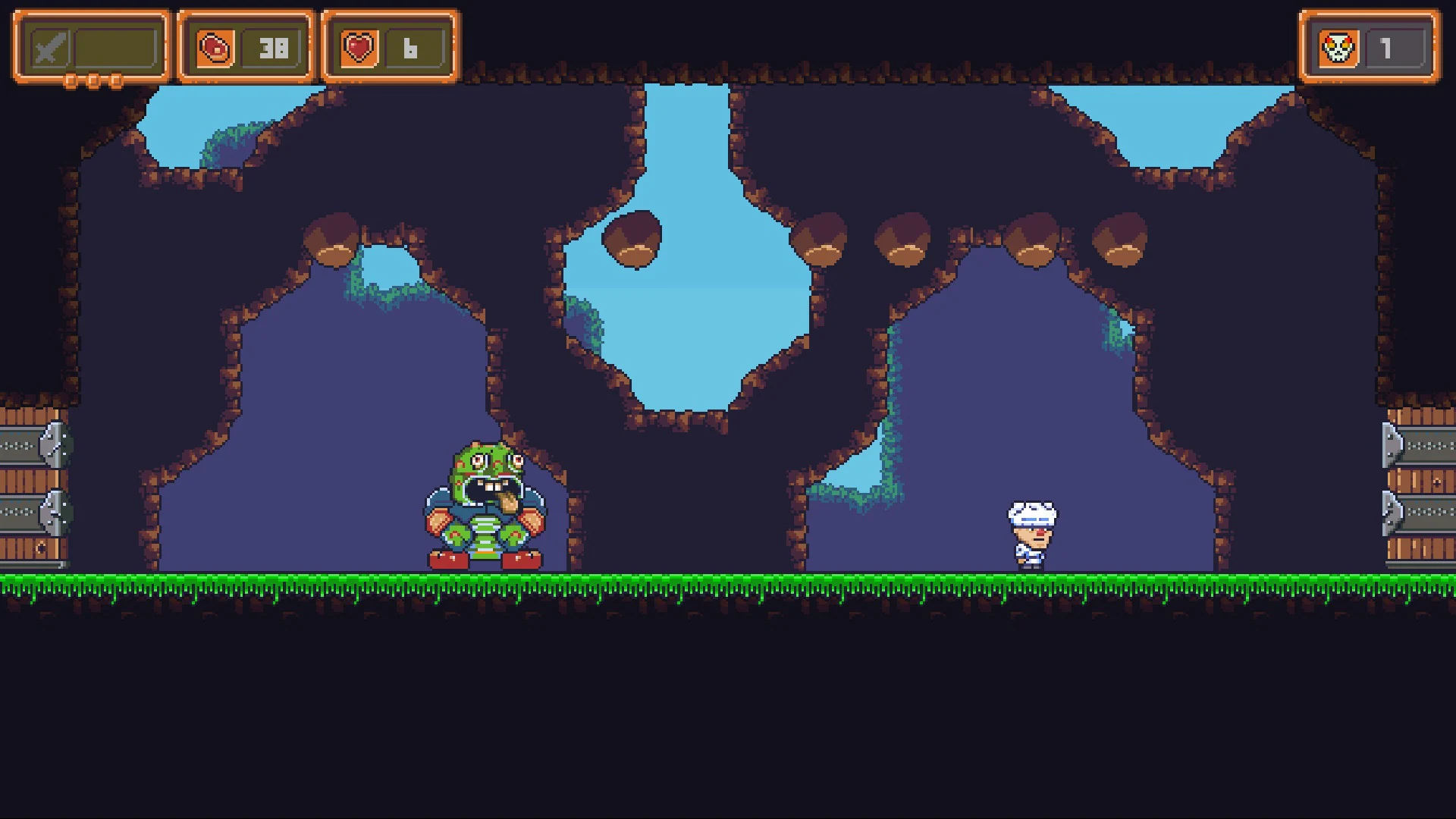Click the boss monster's red boot

[447, 561]
